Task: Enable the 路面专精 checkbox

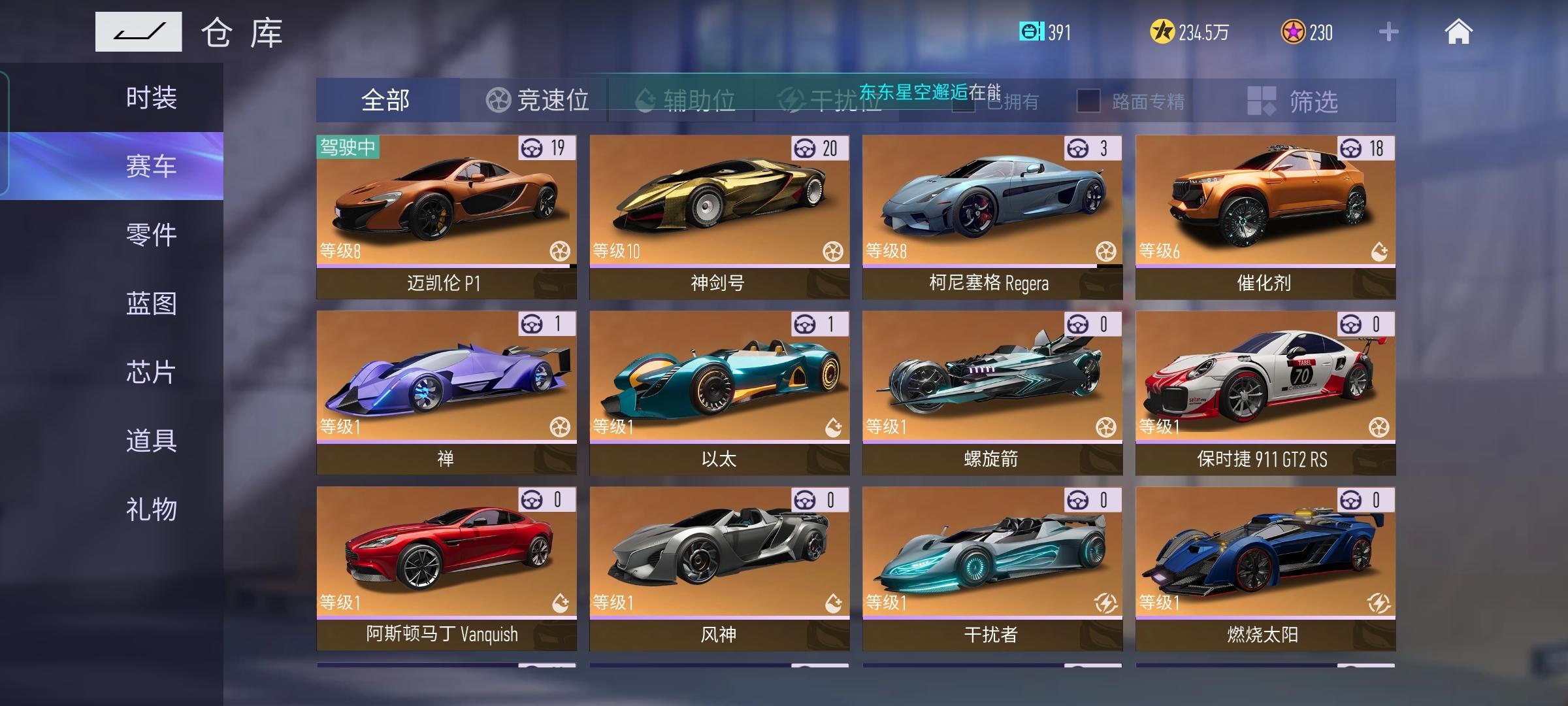Action: point(1088,99)
